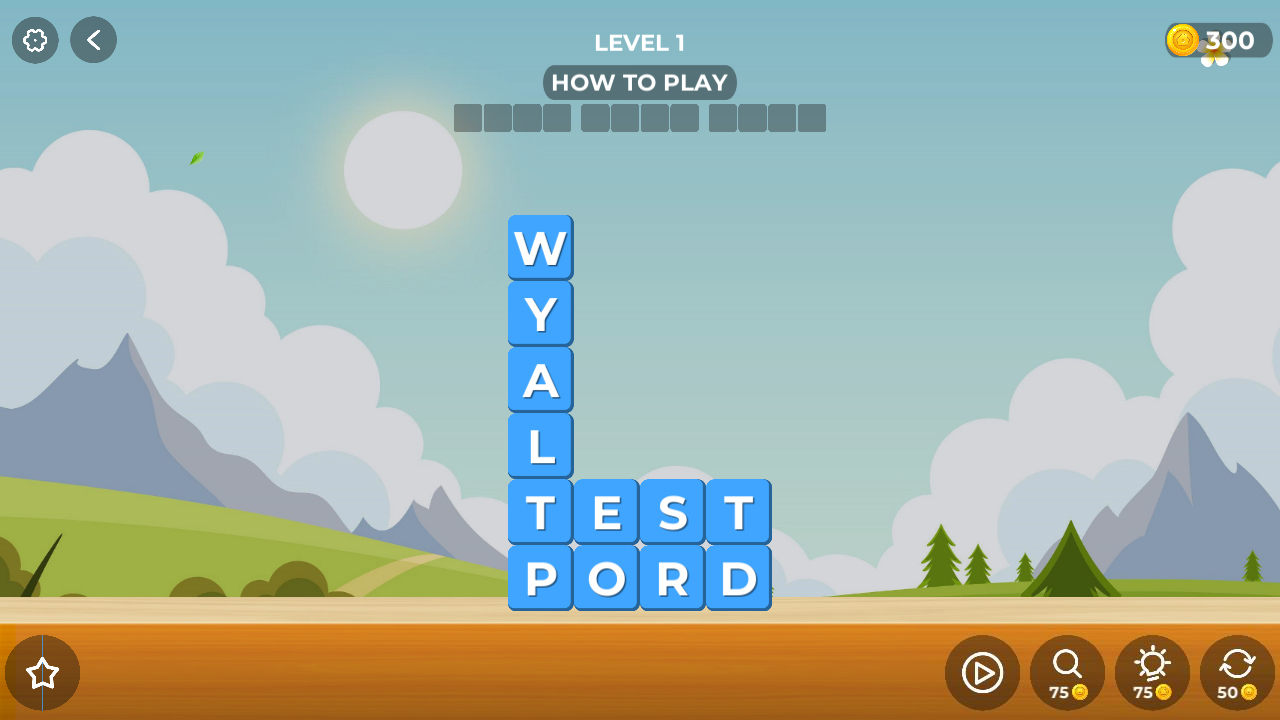
Task: Click the first empty word slot
Action: (467, 117)
